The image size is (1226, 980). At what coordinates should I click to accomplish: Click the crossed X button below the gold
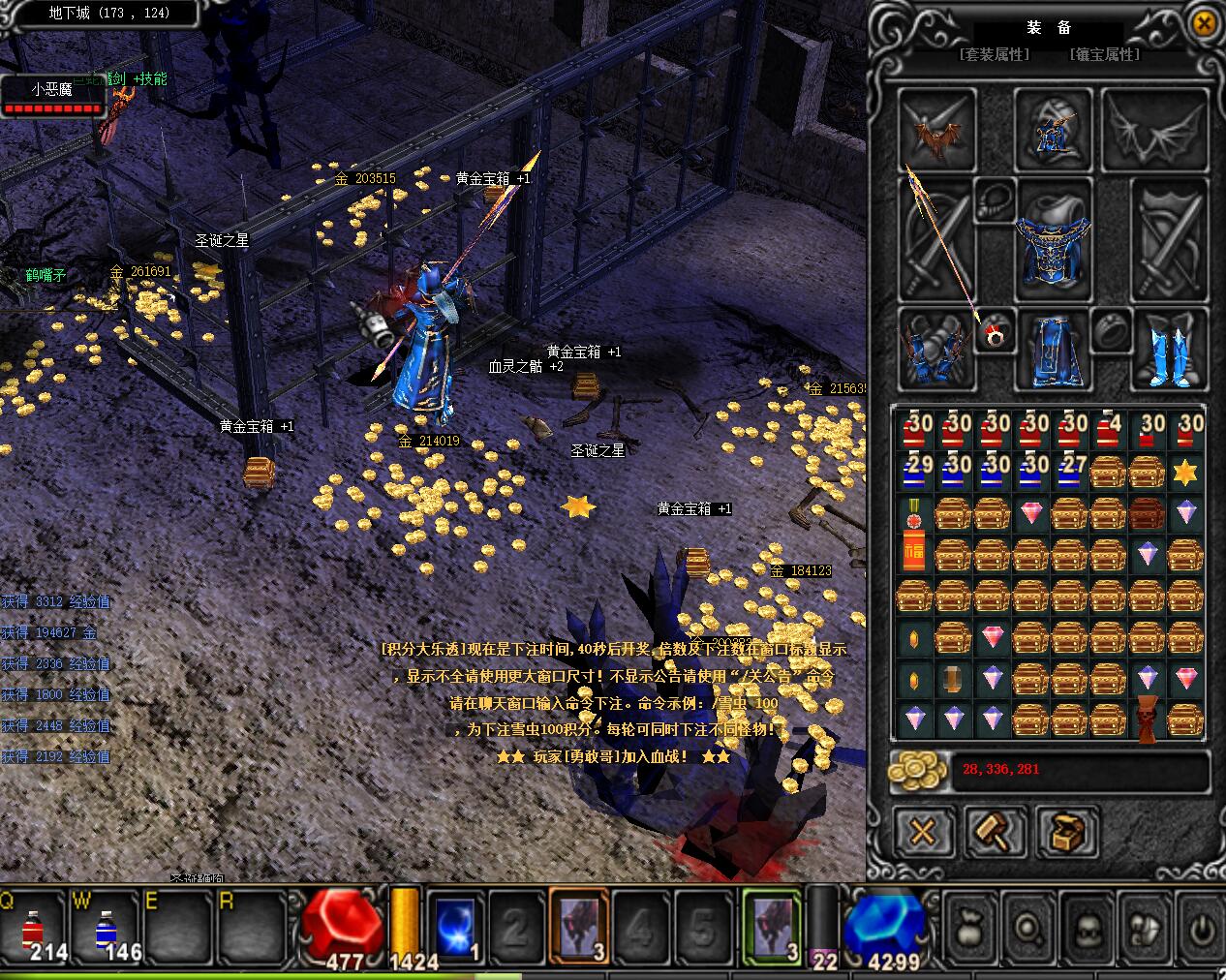(924, 830)
